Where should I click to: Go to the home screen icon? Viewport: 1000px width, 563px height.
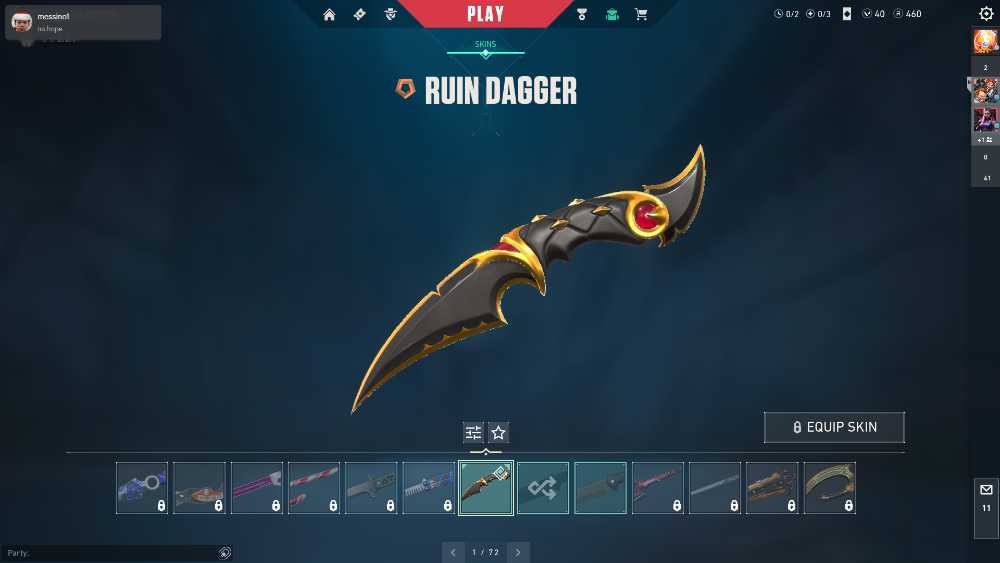pos(329,14)
